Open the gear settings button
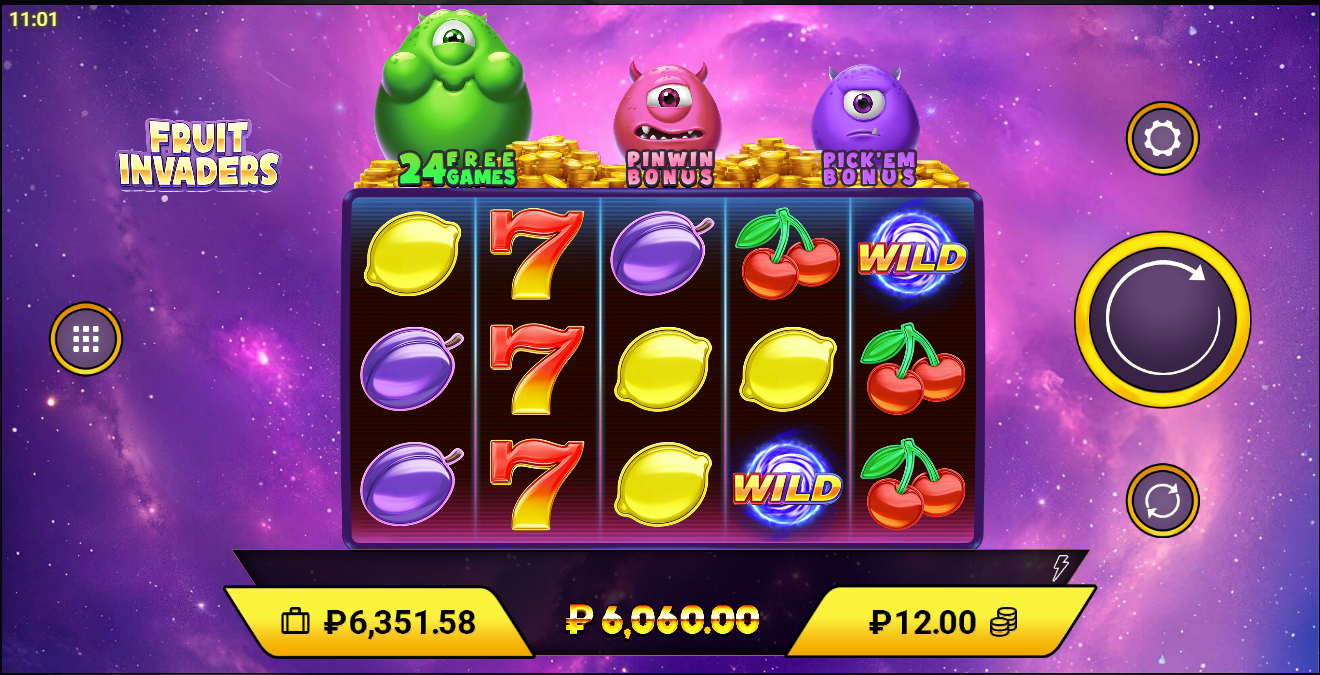Image resolution: width=1320 pixels, height=675 pixels. pyautogui.click(x=1162, y=138)
